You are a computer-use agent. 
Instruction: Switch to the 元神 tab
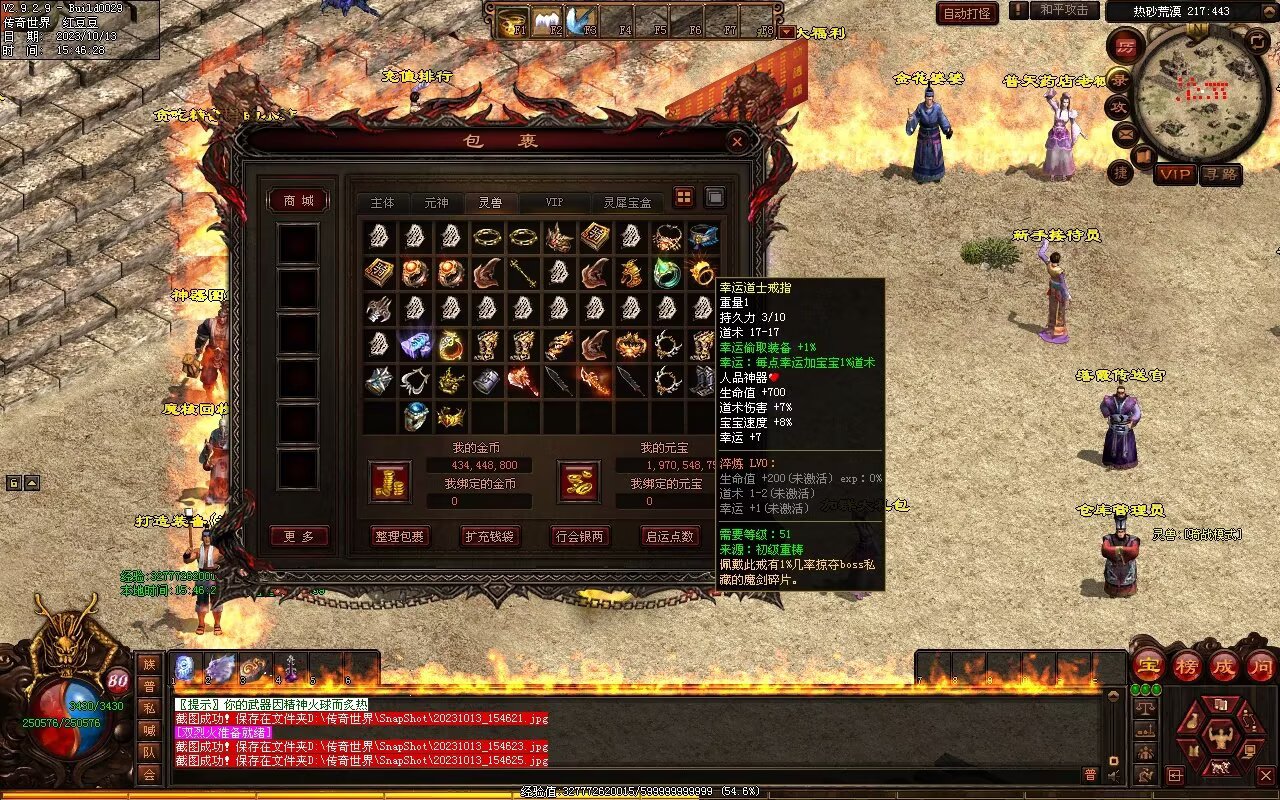(436, 202)
